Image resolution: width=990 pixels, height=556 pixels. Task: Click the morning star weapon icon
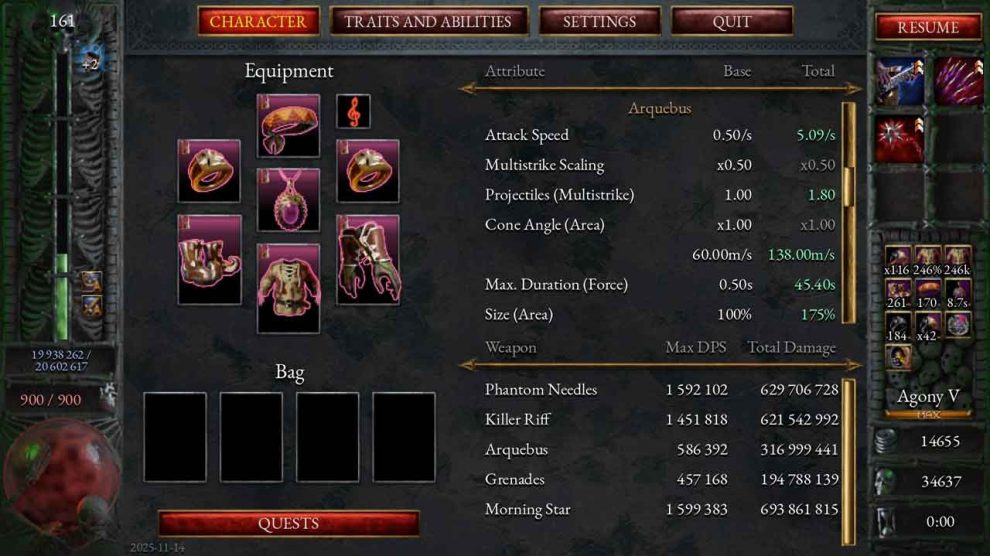click(900, 138)
